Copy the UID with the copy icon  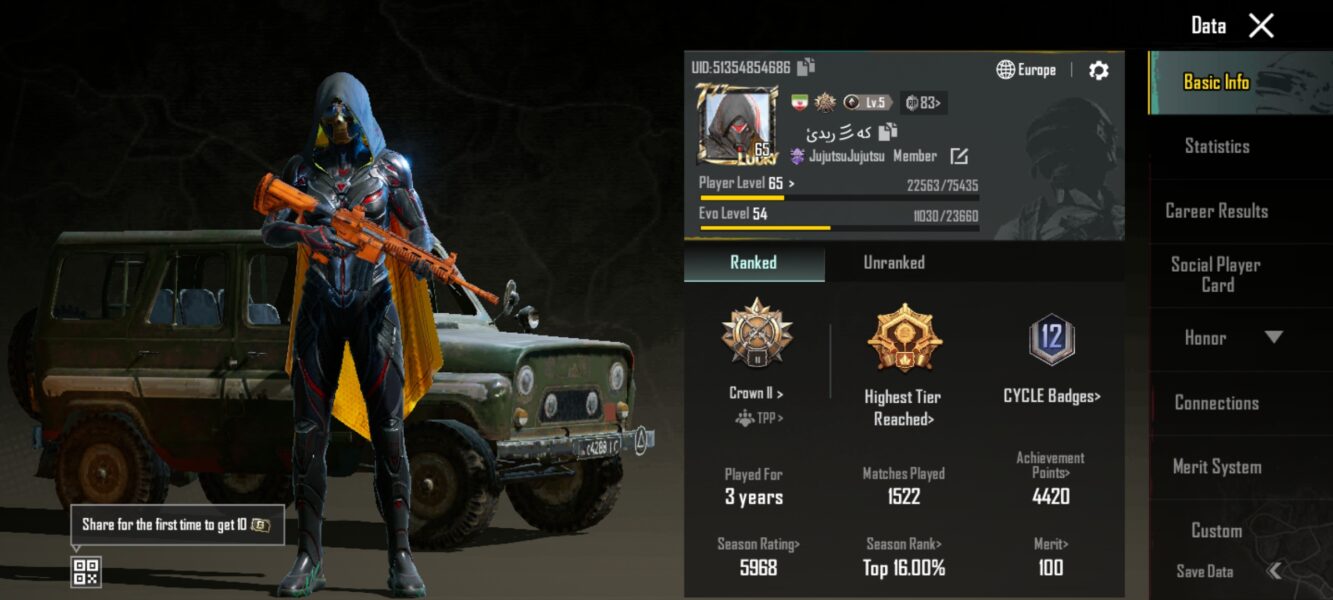[806, 67]
